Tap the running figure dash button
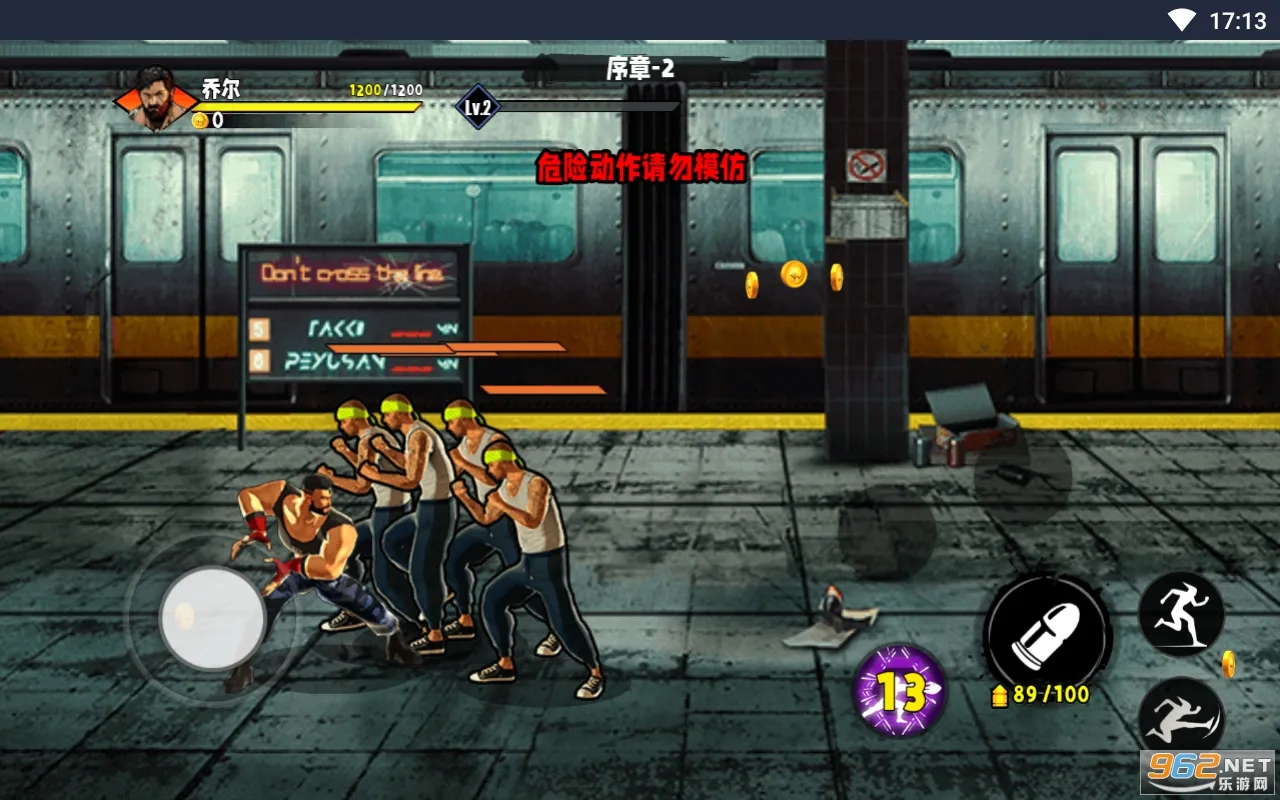Image resolution: width=1280 pixels, height=800 pixels. tap(1182, 613)
